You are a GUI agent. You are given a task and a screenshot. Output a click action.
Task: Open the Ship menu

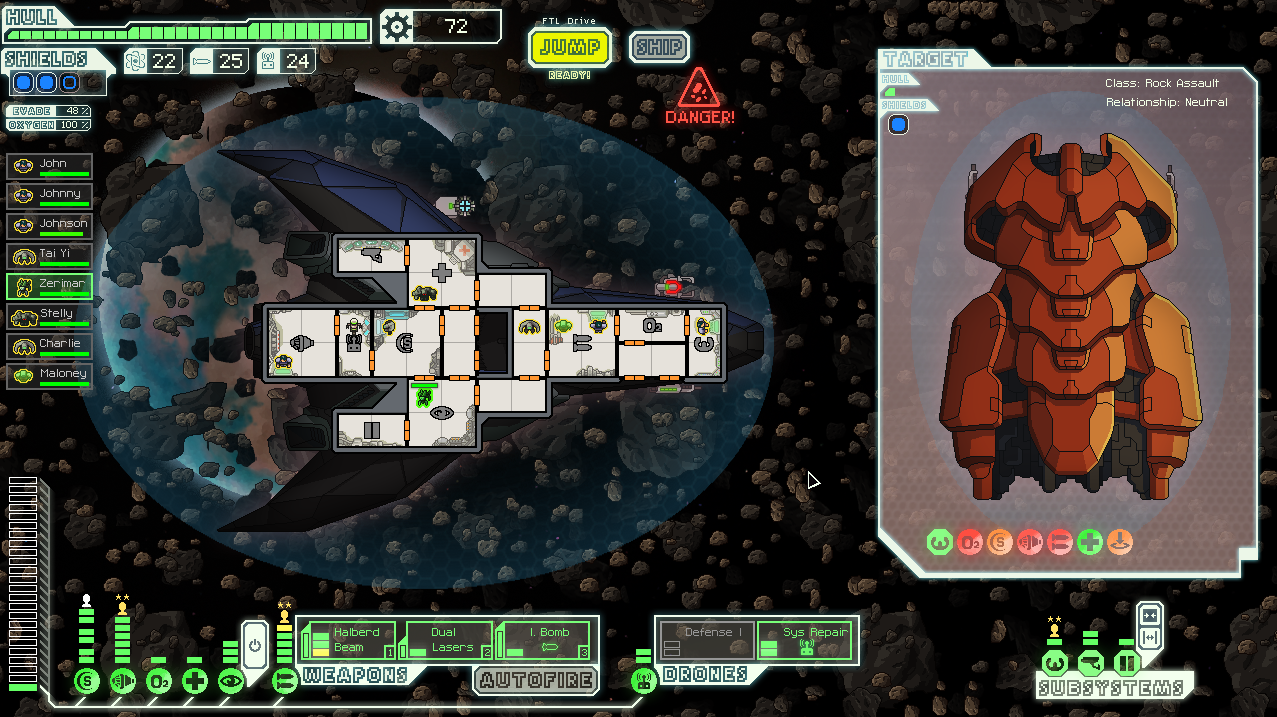pyautogui.click(x=659, y=46)
